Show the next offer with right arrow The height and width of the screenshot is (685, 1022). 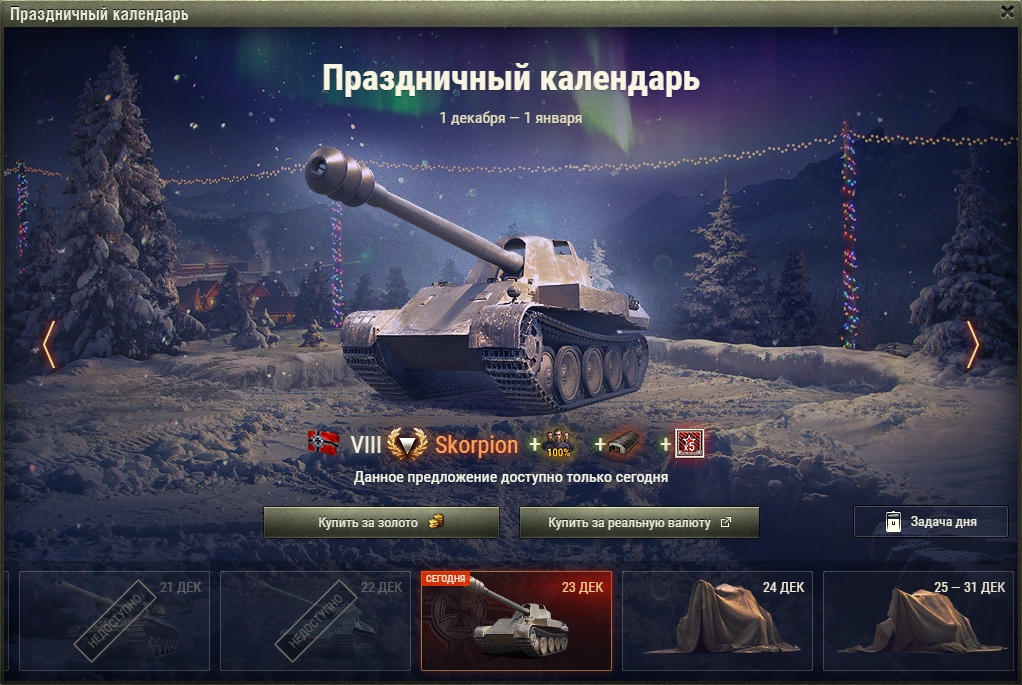coord(973,345)
